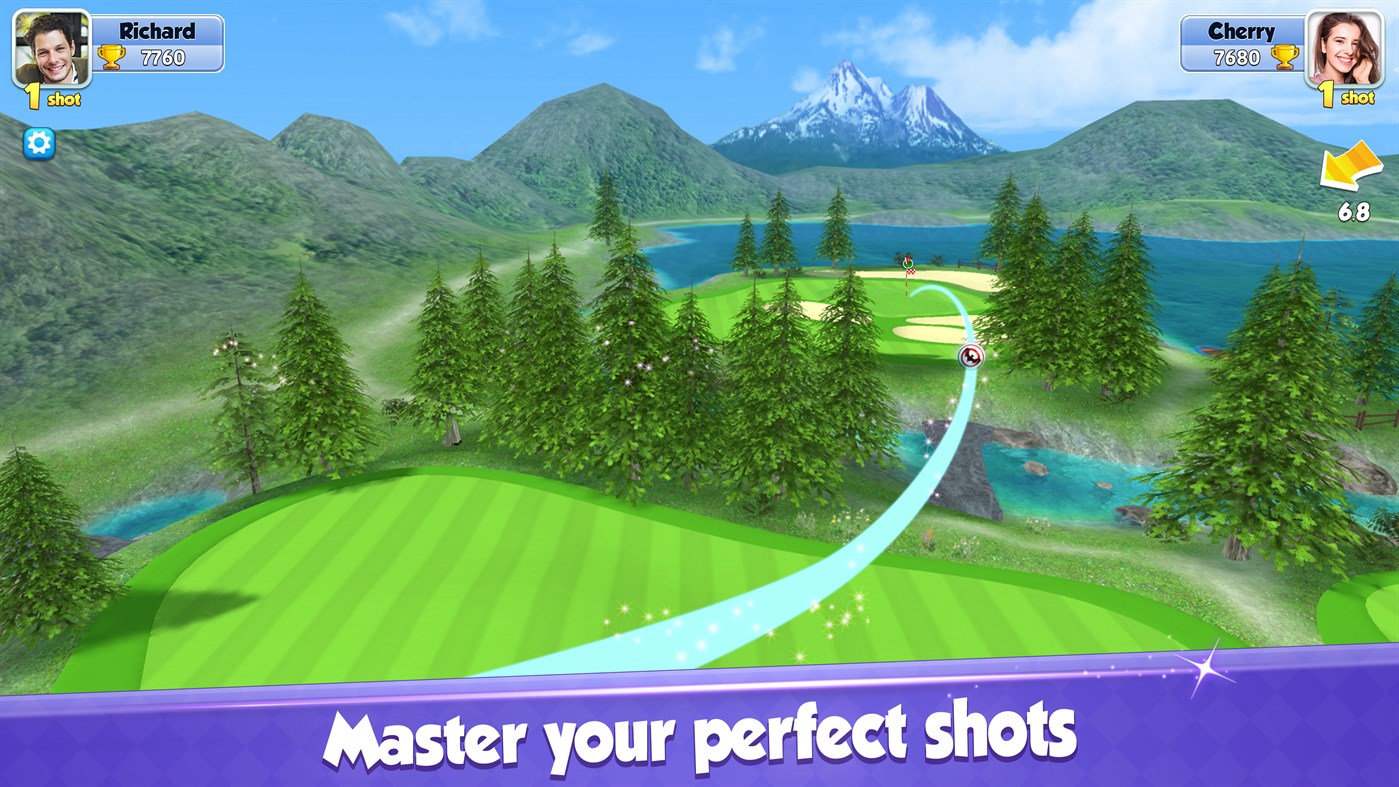
Task: Select Richard's name plate
Action: [x=156, y=30]
